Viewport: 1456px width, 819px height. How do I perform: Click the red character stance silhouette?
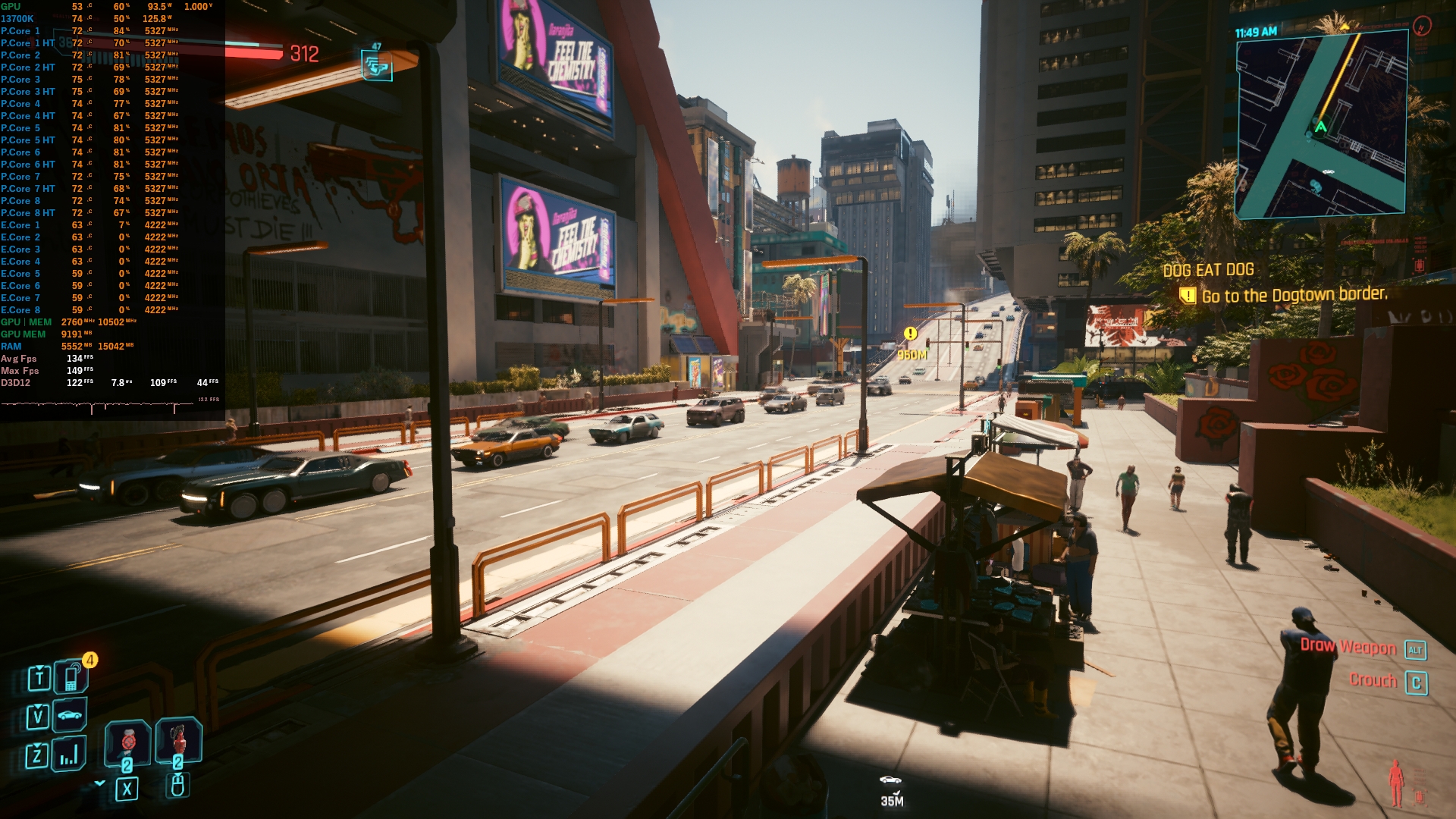click(x=1395, y=783)
